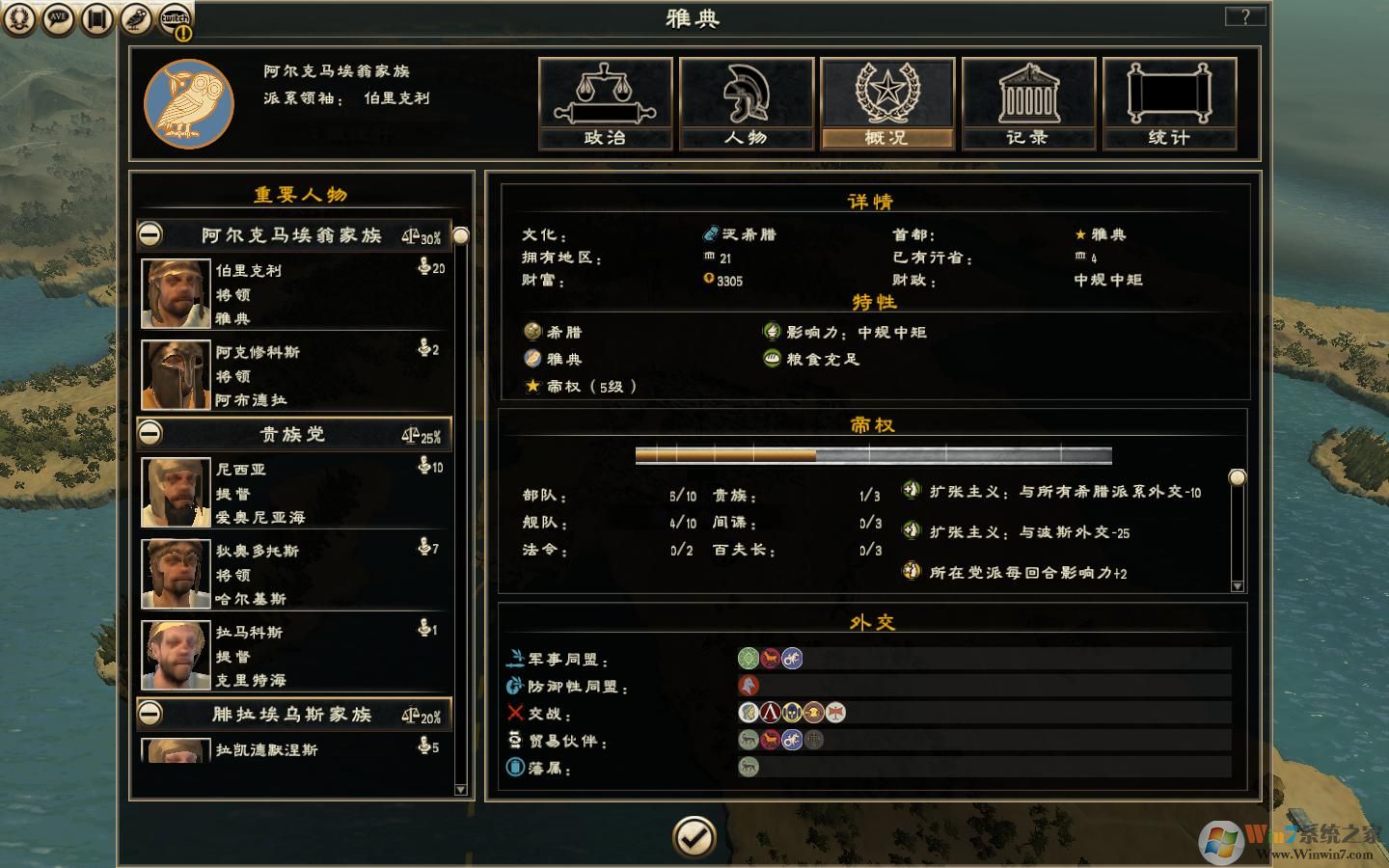Image resolution: width=1389 pixels, height=868 pixels.
Task: Open the AVE advisor speech bubble icon
Action: (59, 17)
